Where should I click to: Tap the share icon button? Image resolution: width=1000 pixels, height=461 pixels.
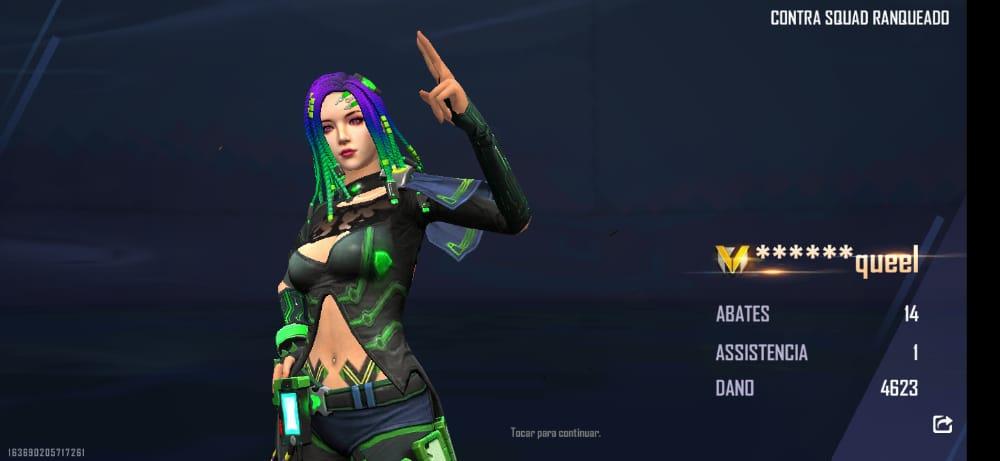942,424
